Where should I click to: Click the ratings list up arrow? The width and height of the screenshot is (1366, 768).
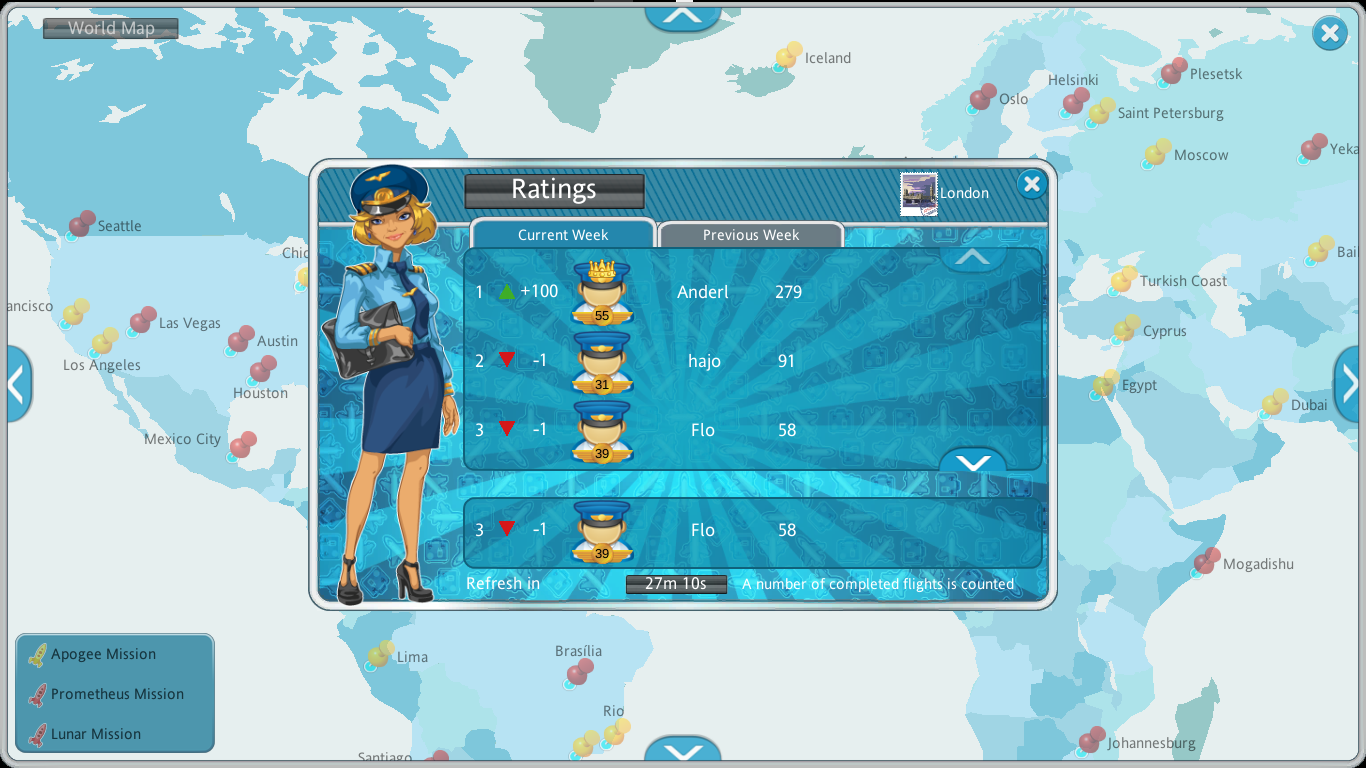tap(972, 257)
